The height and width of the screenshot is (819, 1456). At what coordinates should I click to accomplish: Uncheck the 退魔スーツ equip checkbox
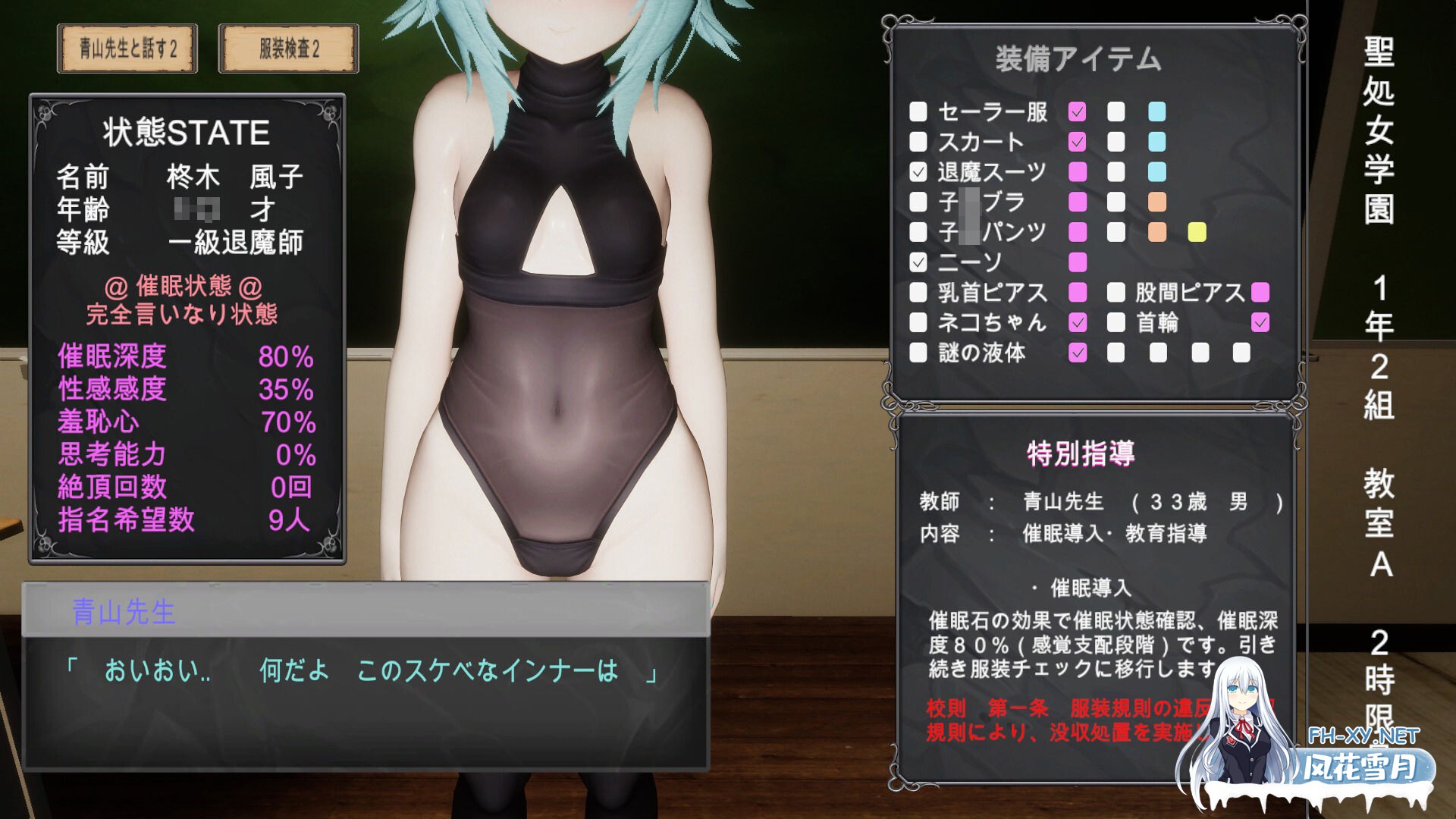(x=919, y=171)
